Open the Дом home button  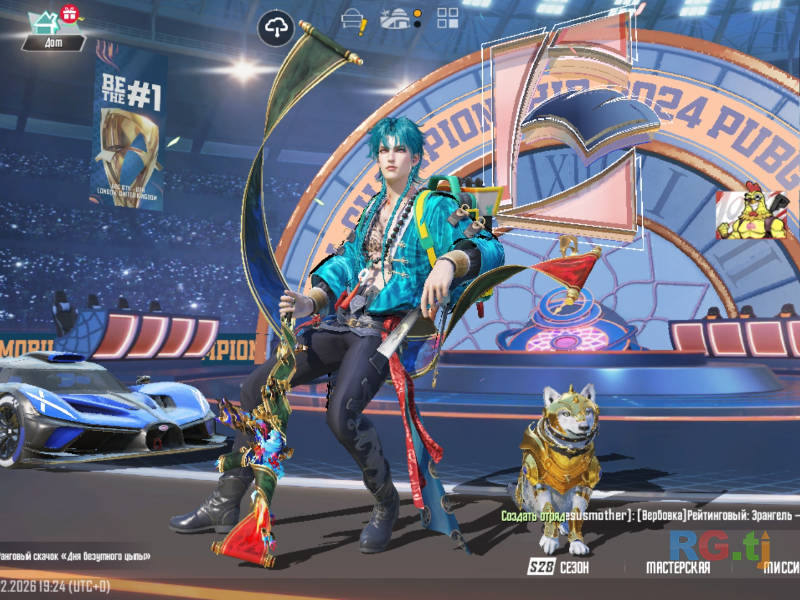point(44,28)
